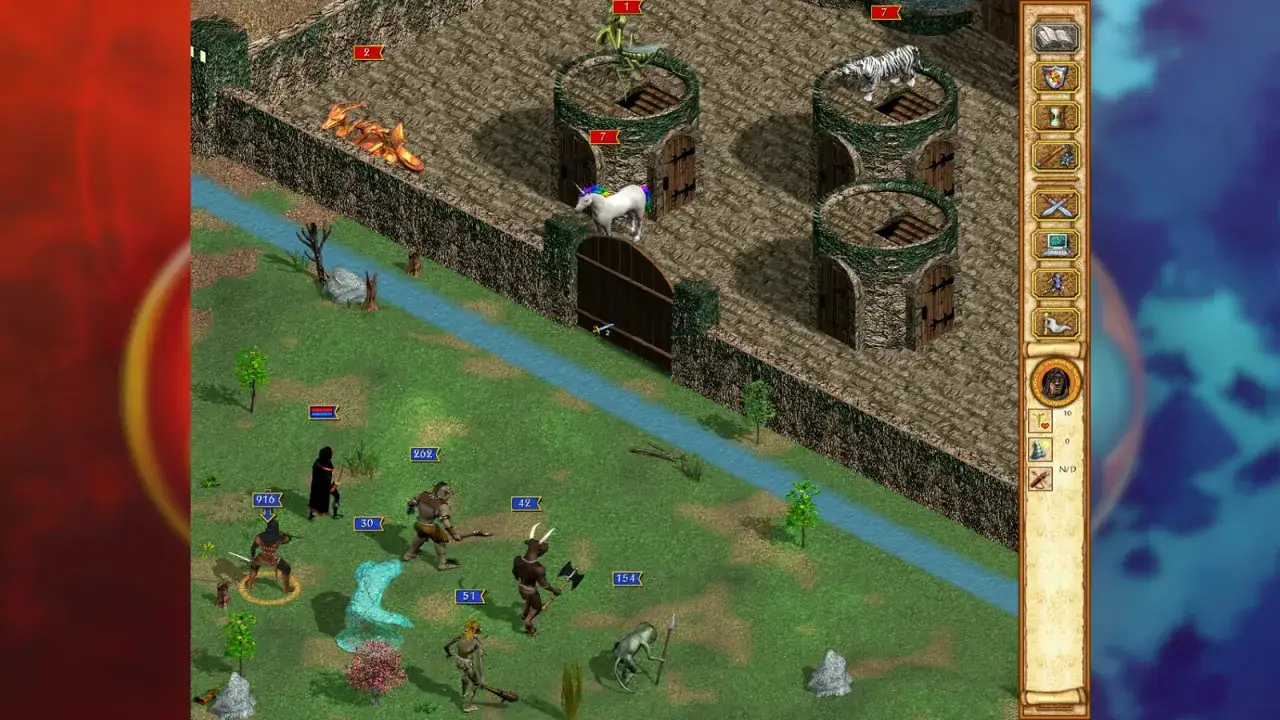The image size is (1280, 720).
Task: Click the fleeing figure Retreat icon
Action: [x=1057, y=283]
